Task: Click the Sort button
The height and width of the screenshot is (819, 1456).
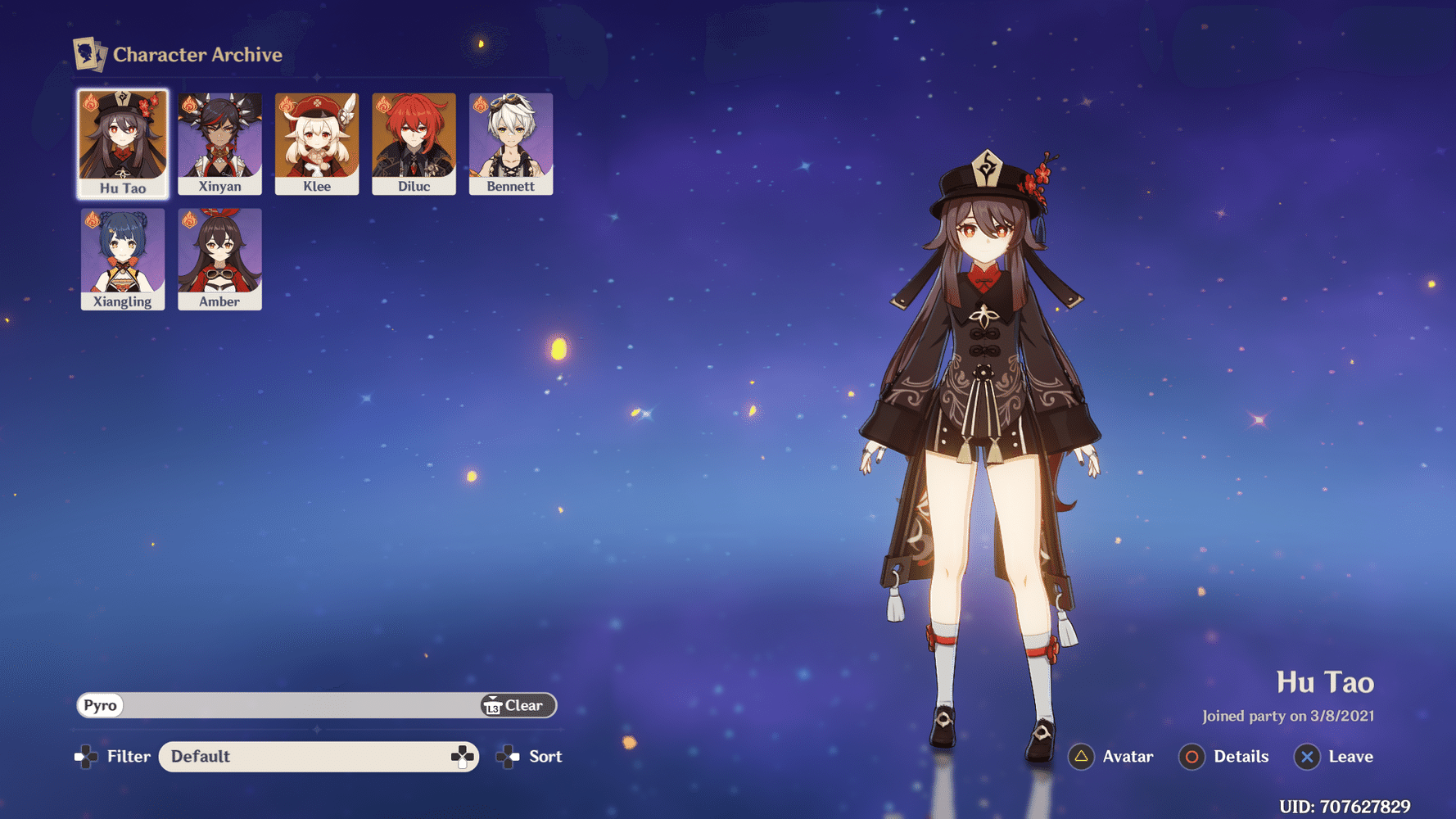Action: (x=531, y=757)
